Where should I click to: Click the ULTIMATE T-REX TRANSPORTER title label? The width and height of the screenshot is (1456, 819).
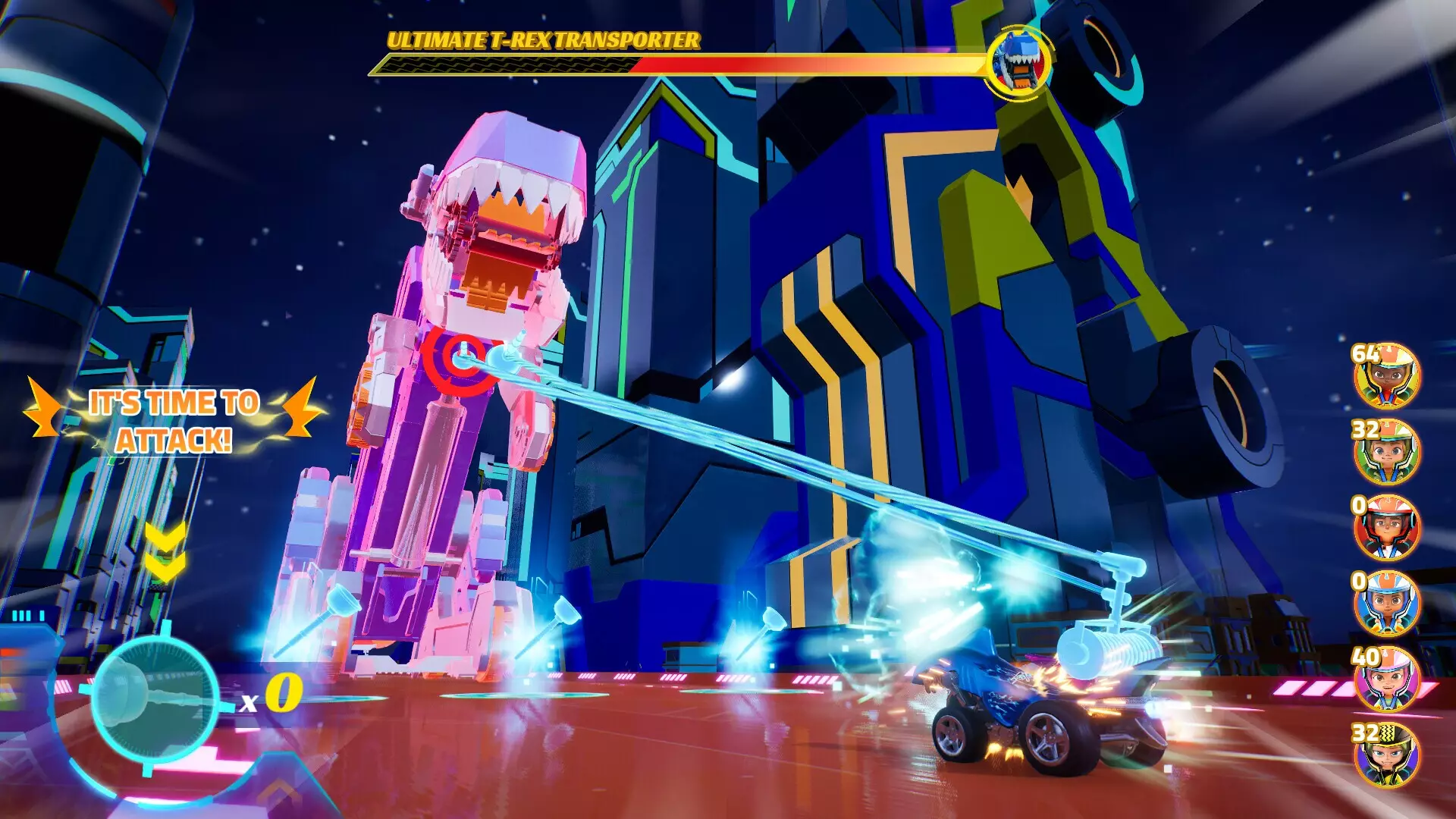(x=541, y=39)
